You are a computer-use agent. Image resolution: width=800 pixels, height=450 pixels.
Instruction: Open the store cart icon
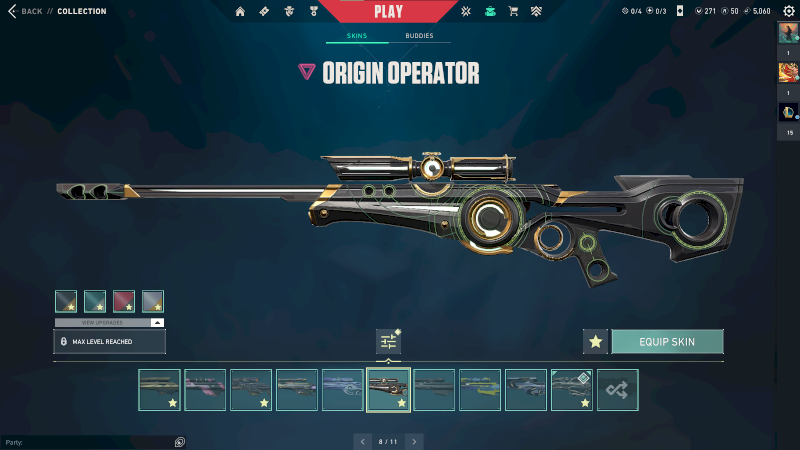click(513, 11)
